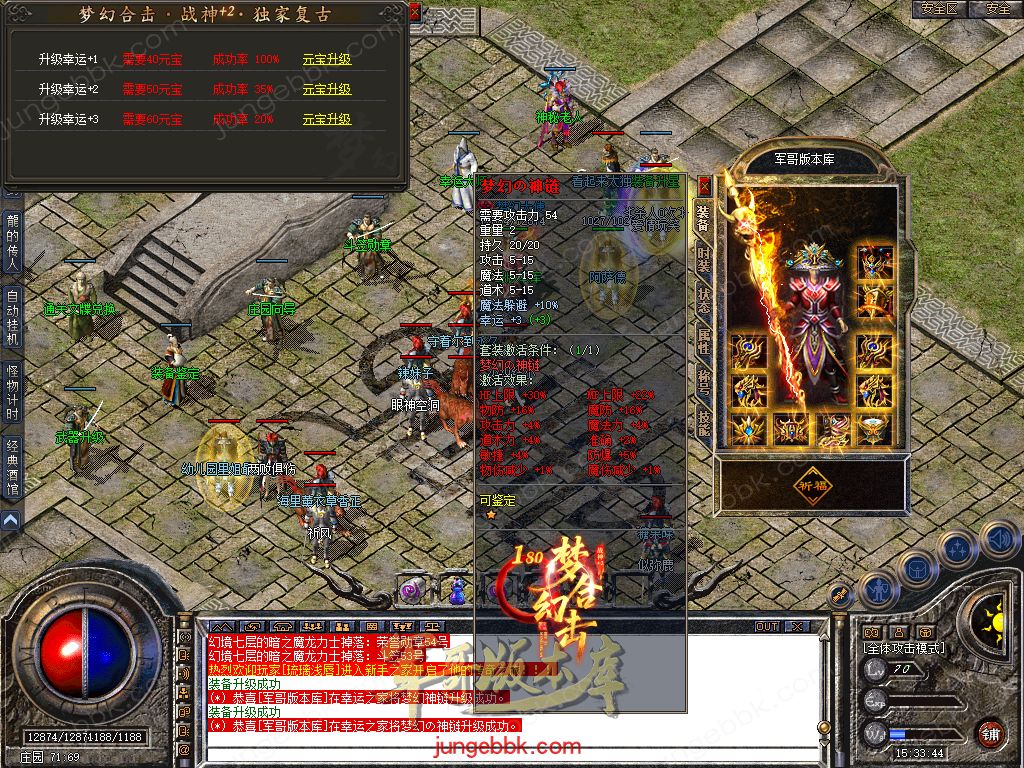Toggle the sound speaker icon
The width and height of the screenshot is (1024, 768).
pos(999,539)
